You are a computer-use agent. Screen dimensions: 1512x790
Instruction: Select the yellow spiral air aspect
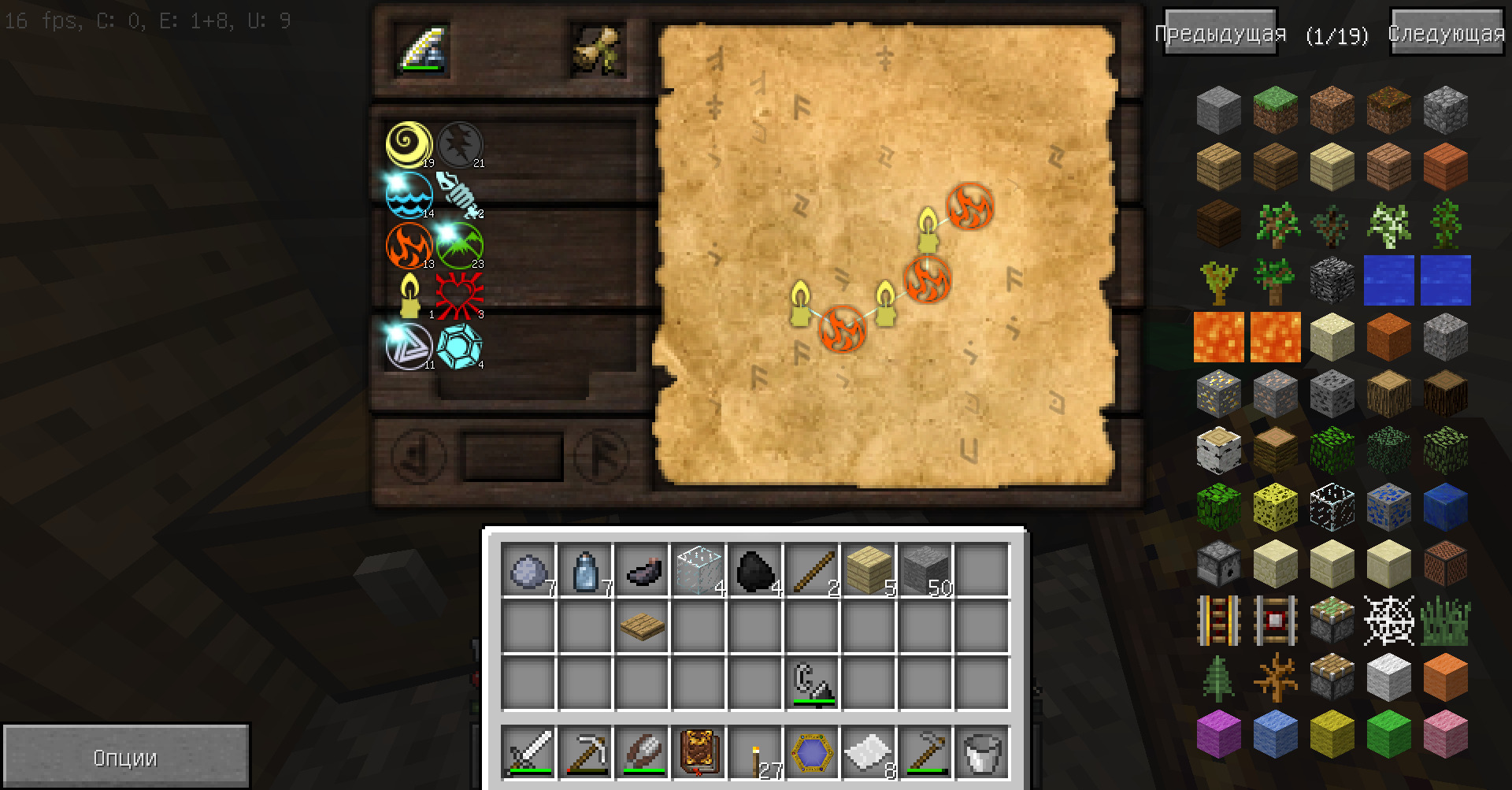(x=409, y=144)
